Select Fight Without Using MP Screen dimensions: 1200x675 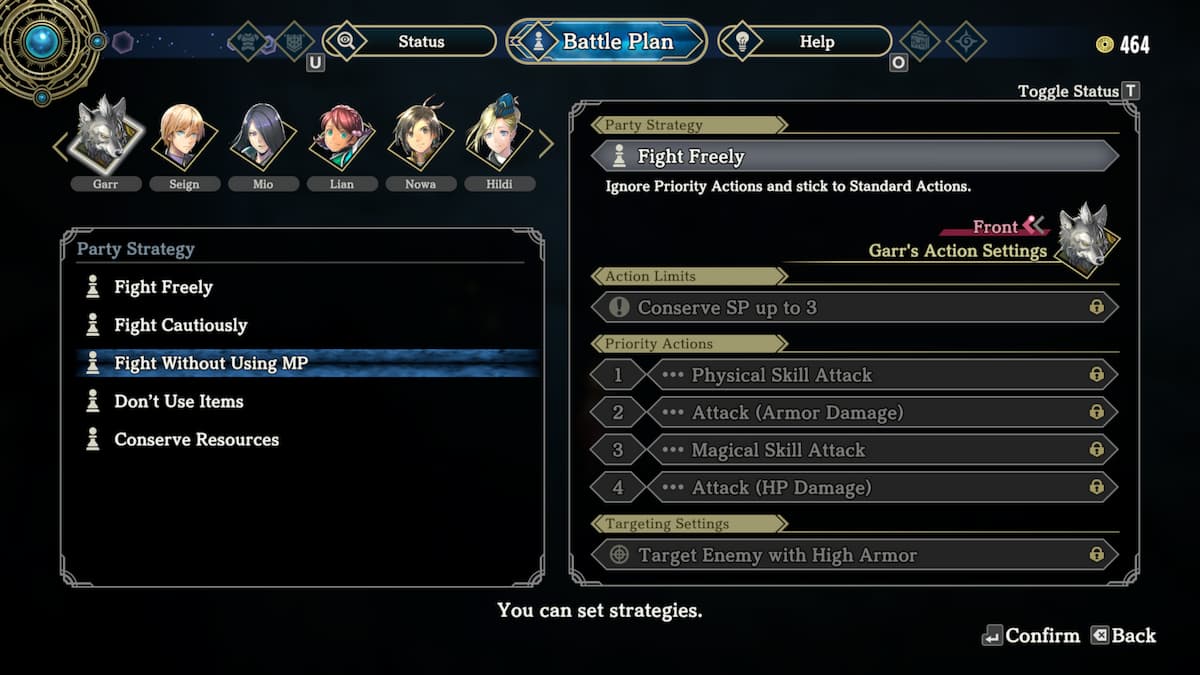click(210, 364)
